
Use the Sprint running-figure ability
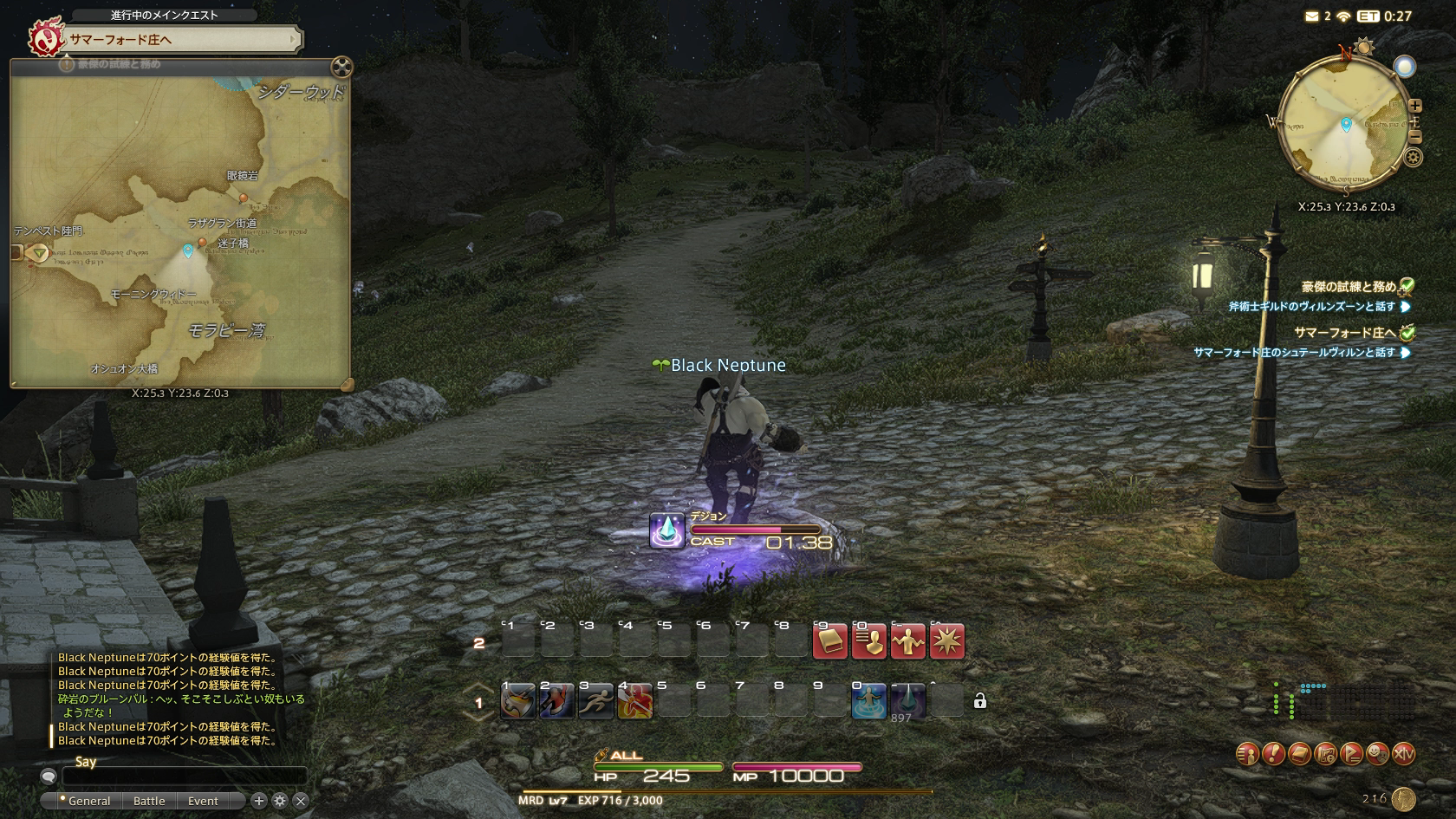595,701
